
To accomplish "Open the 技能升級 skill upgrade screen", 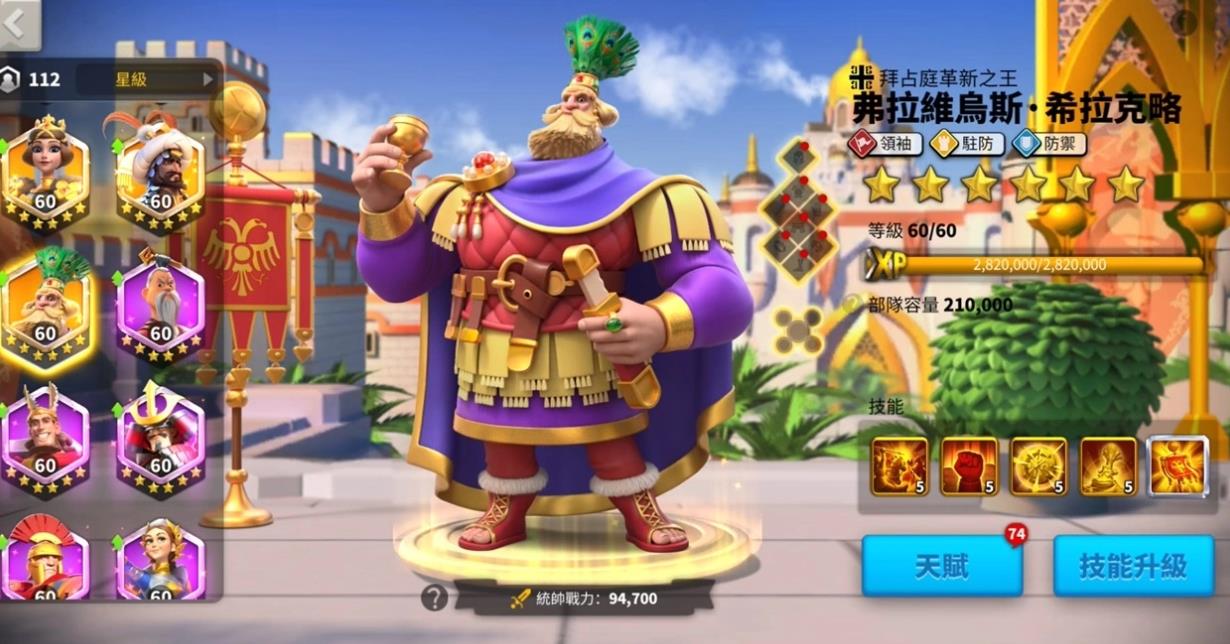I will [1132, 566].
